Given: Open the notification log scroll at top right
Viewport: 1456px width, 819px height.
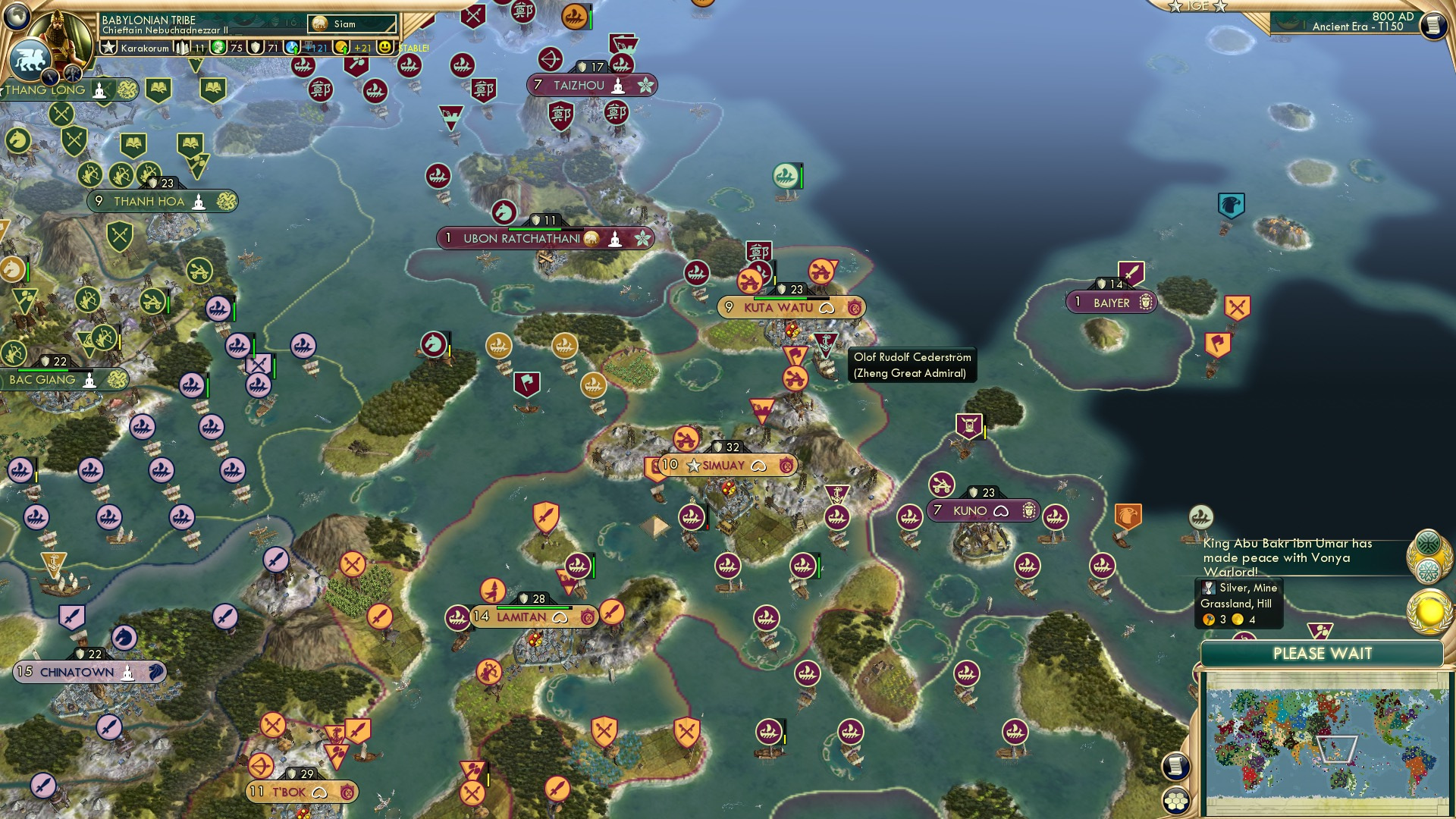Looking at the screenshot, I should [x=1435, y=25].
